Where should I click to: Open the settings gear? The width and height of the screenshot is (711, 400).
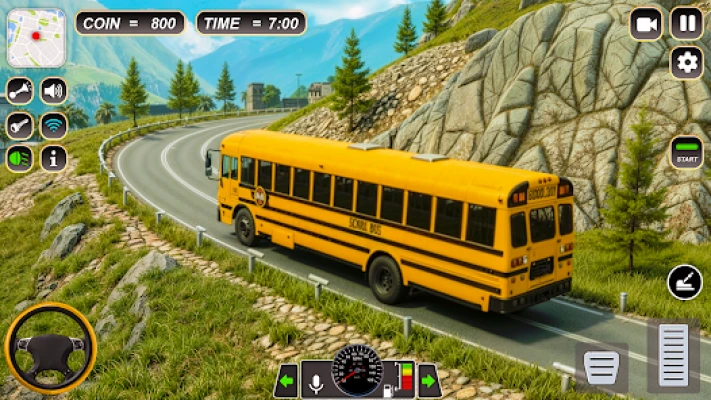coord(686,63)
